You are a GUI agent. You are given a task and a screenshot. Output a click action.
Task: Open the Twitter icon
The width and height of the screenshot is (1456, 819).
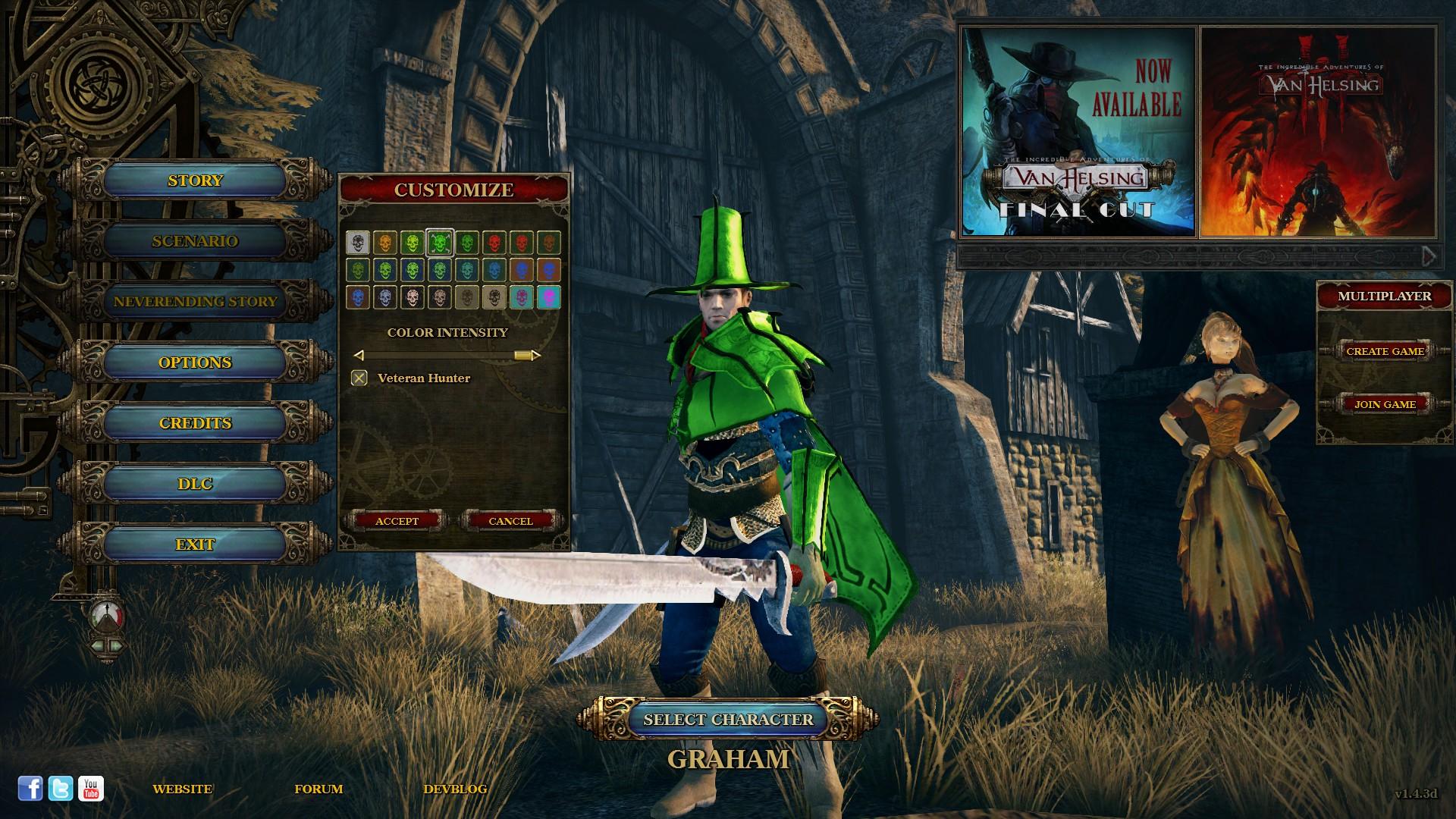tap(61, 787)
